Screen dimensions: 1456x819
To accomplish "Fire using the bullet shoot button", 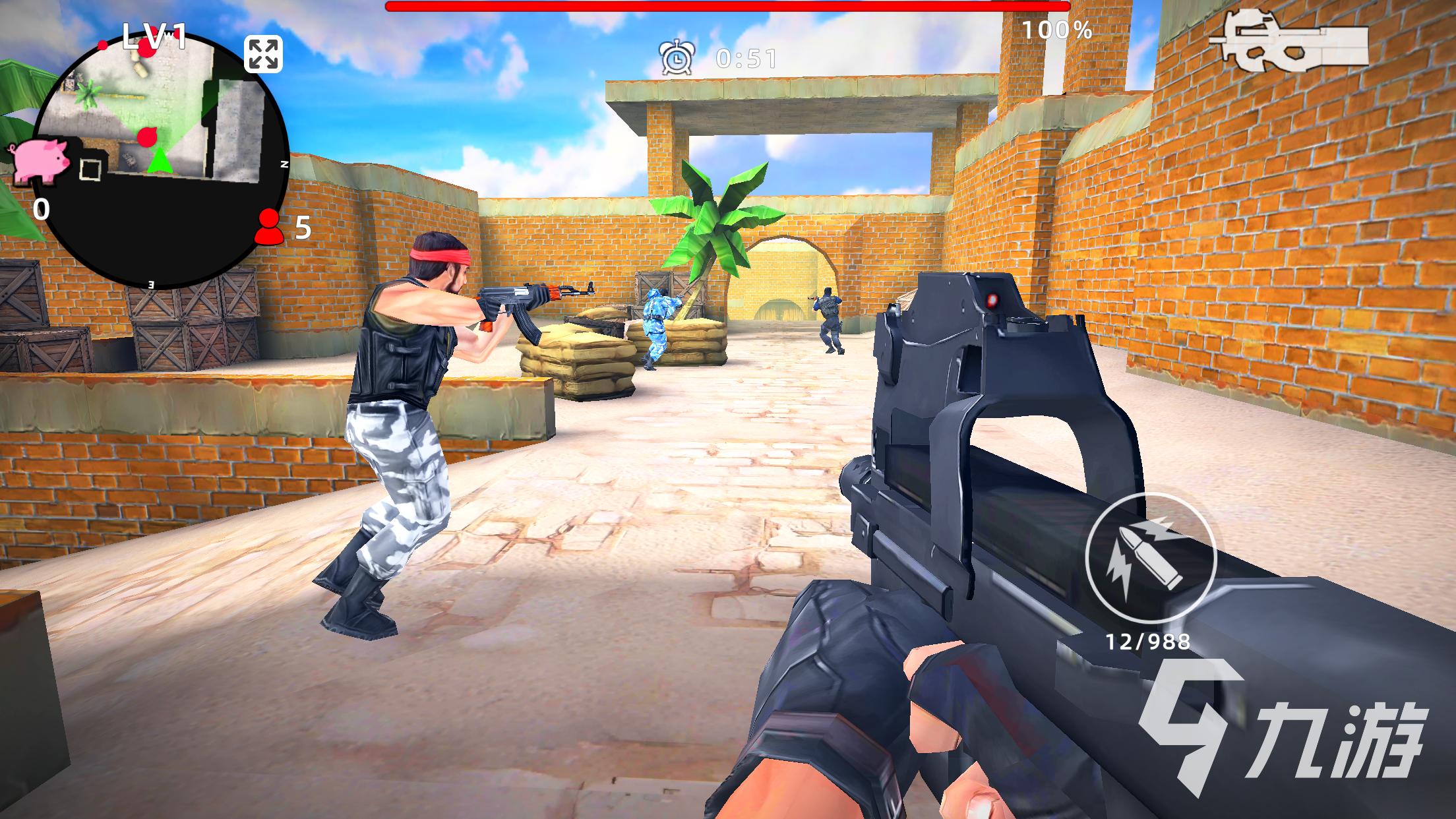I will [1150, 557].
